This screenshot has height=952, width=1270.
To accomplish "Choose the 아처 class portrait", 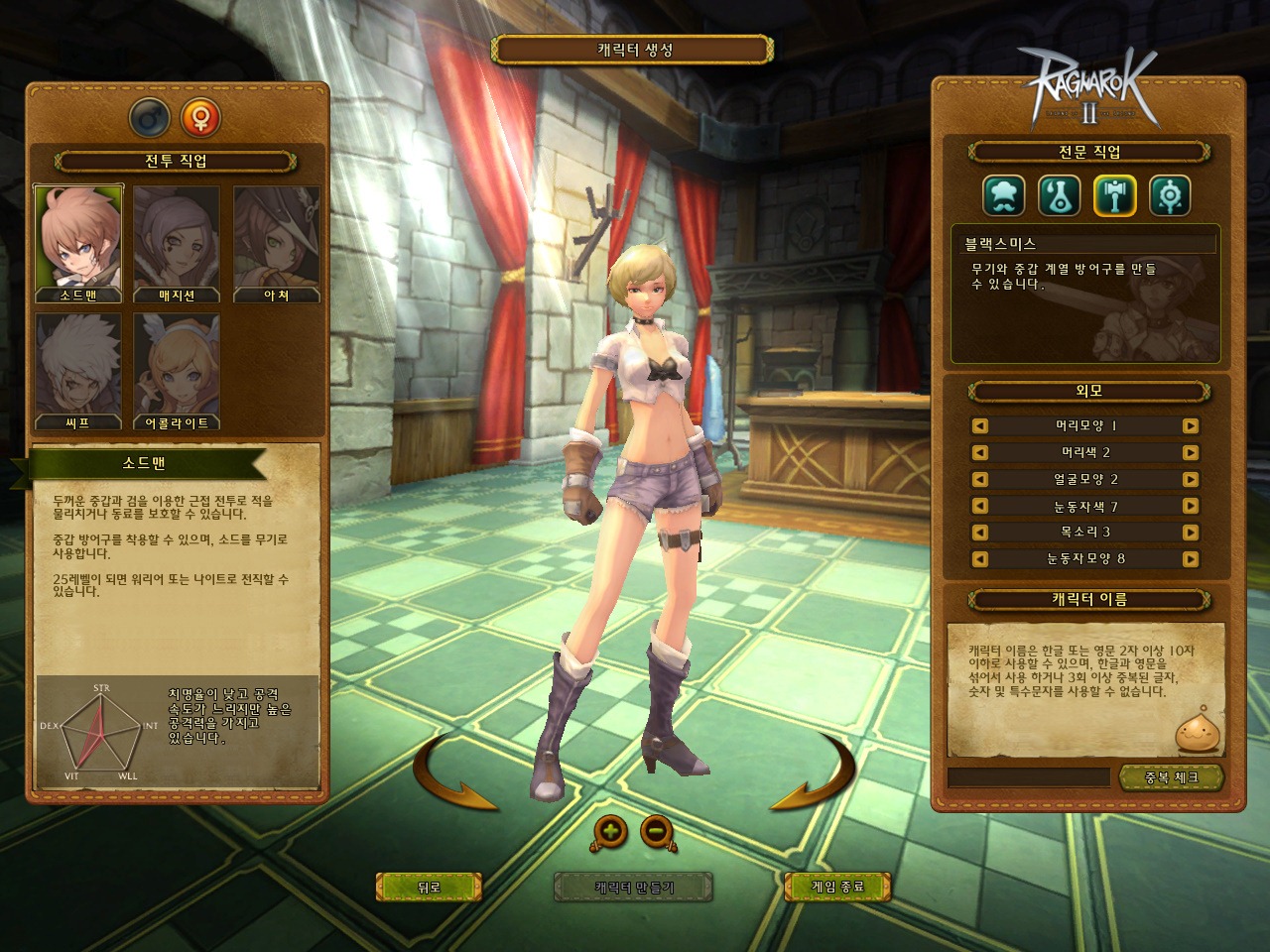I will point(276,242).
